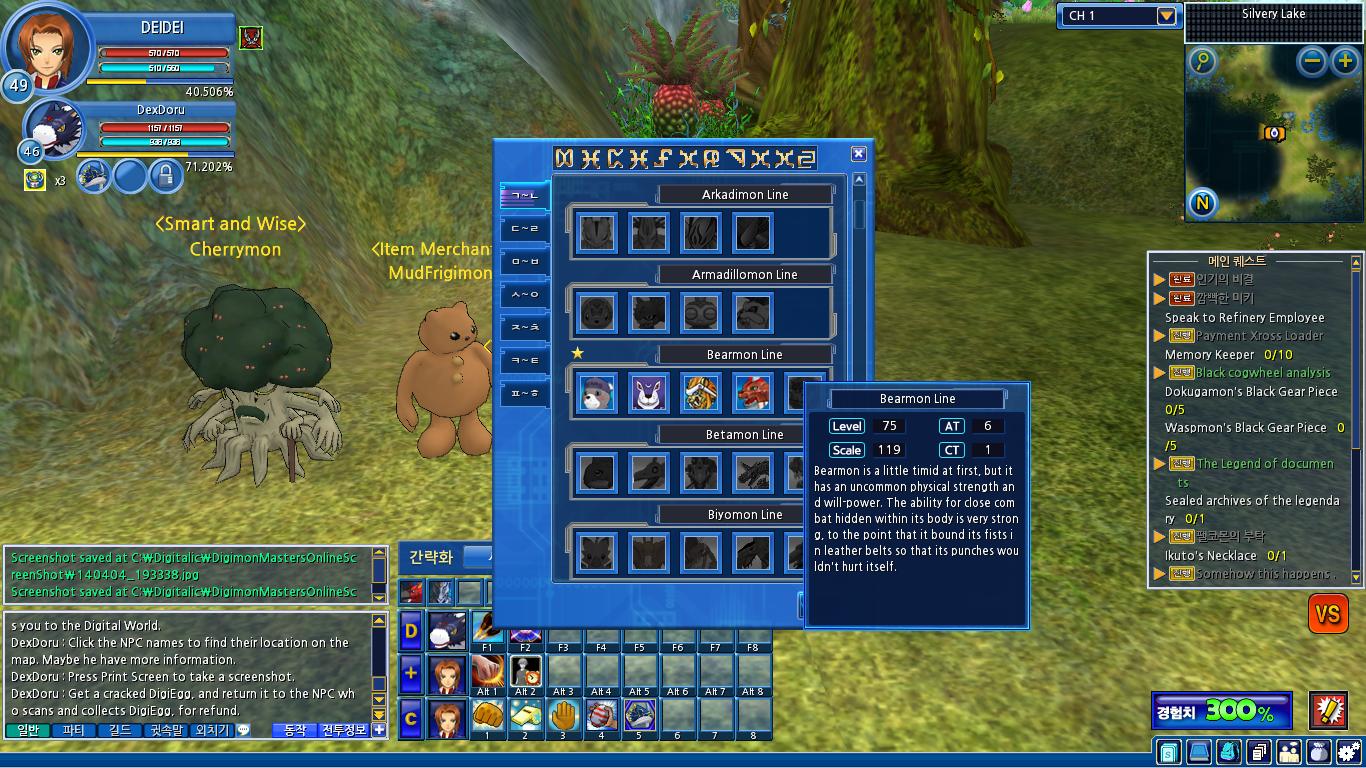Click the yellow D quickbar button
The width and height of the screenshot is (1366, 768).
click(x=410, y=630)
